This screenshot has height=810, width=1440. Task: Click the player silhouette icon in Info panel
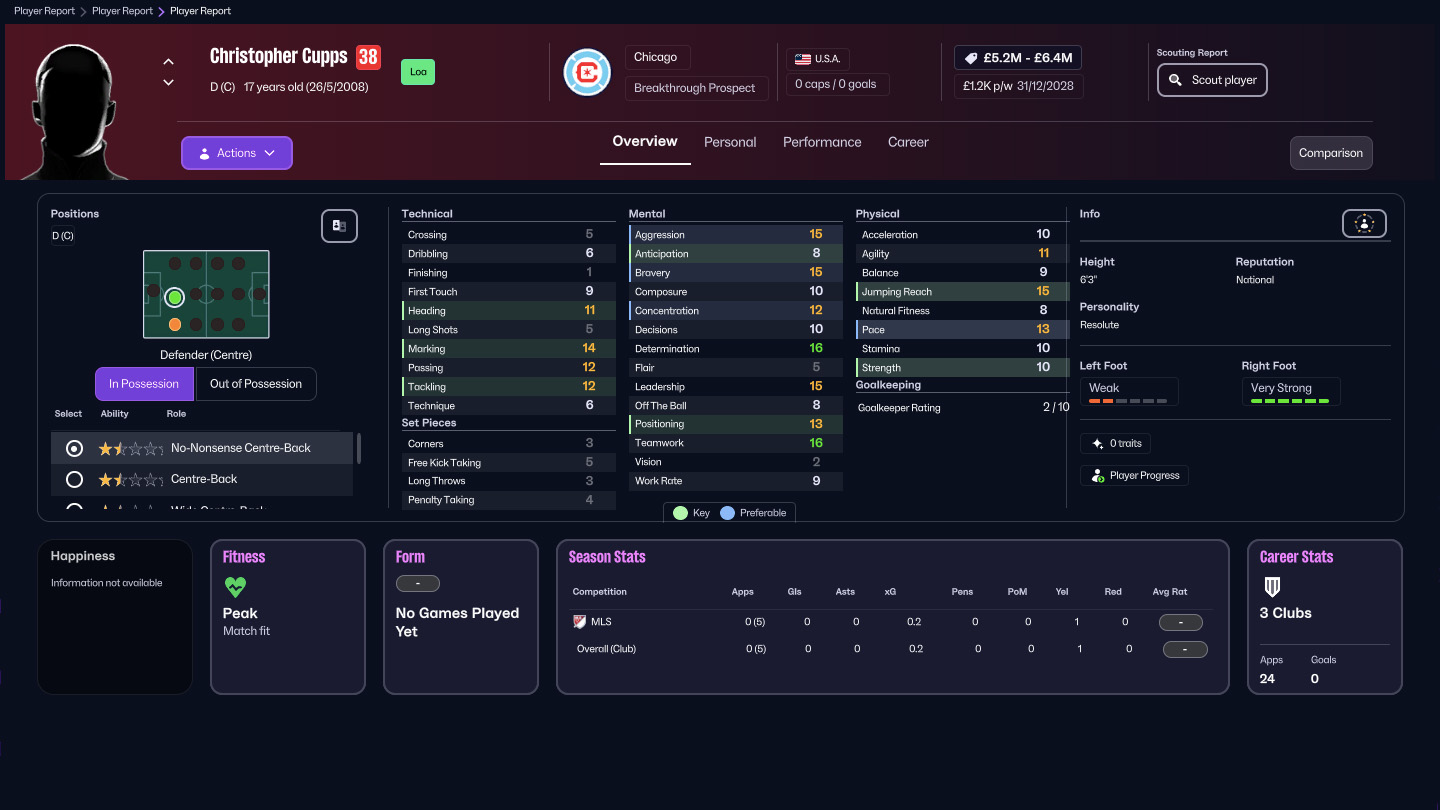tap(1364, 223)
